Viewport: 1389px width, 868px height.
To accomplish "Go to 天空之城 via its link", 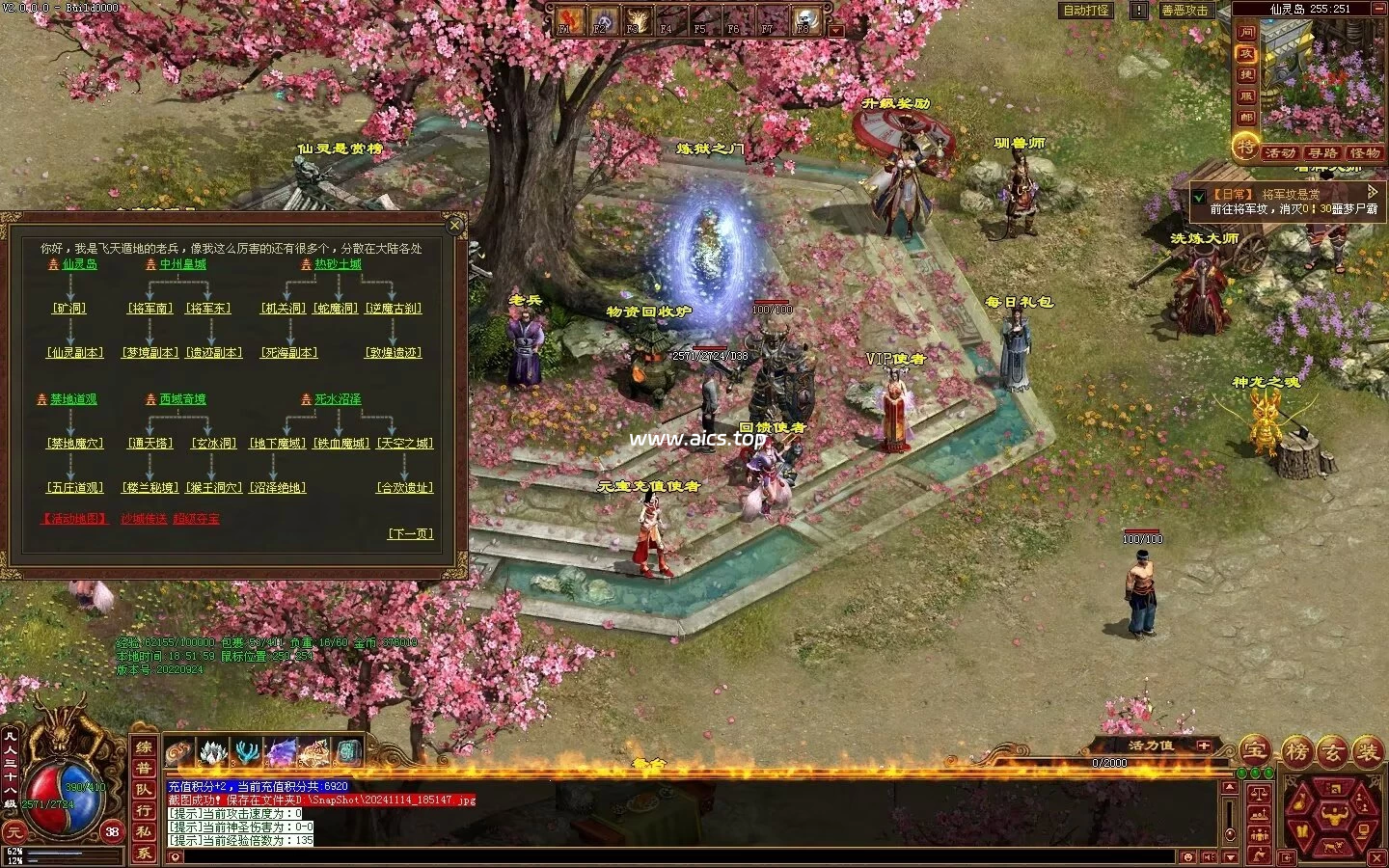I will coord(405,444).
